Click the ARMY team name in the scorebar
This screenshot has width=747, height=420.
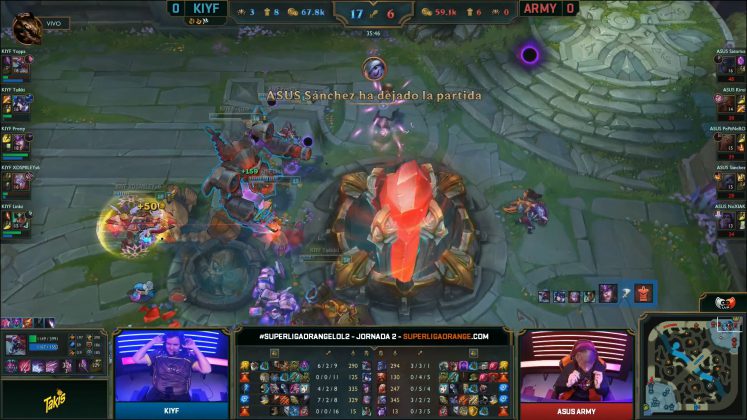[x=540, y=8]
